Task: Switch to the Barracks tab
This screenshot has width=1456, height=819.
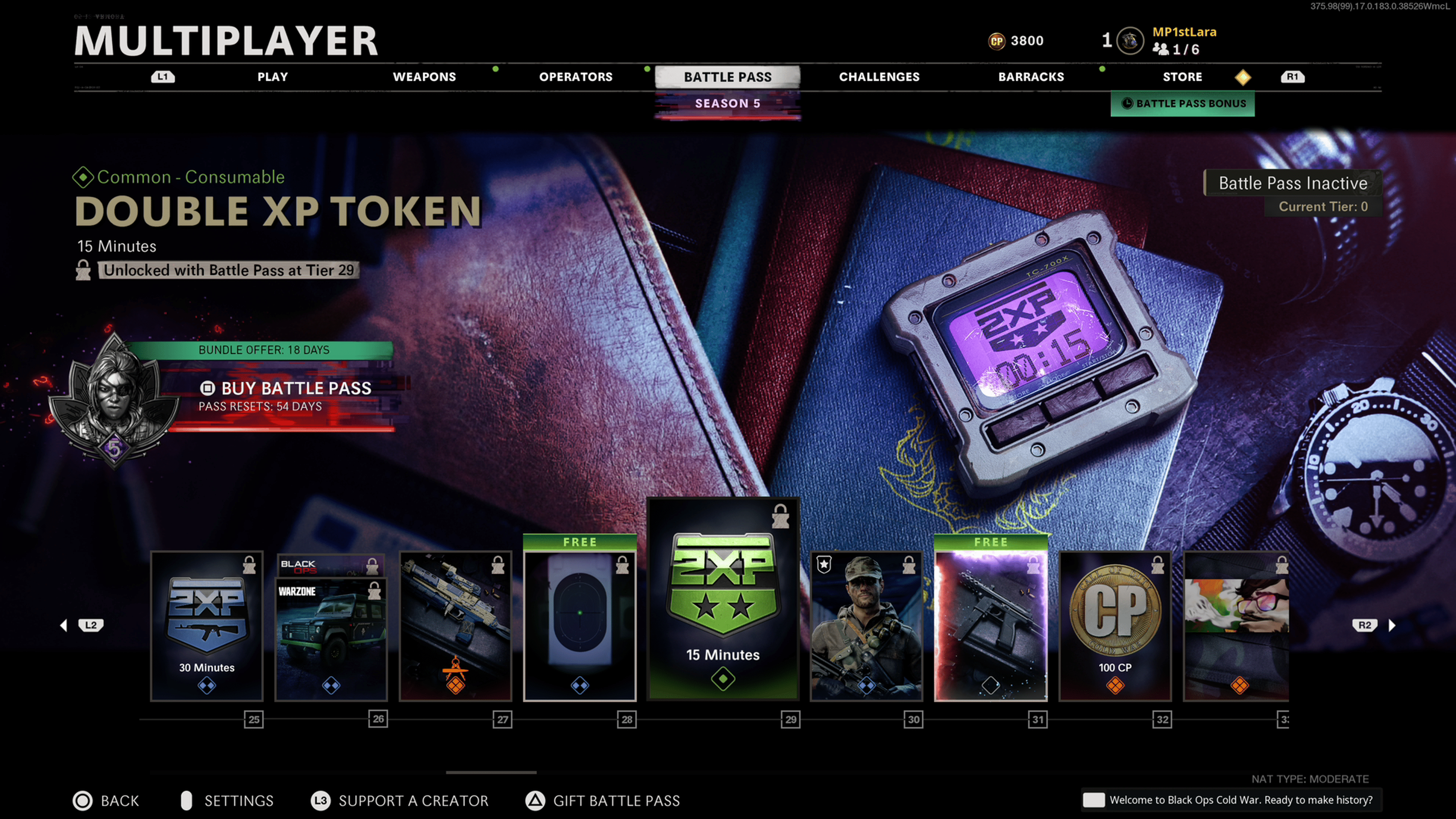Action: pos(1031,77)
